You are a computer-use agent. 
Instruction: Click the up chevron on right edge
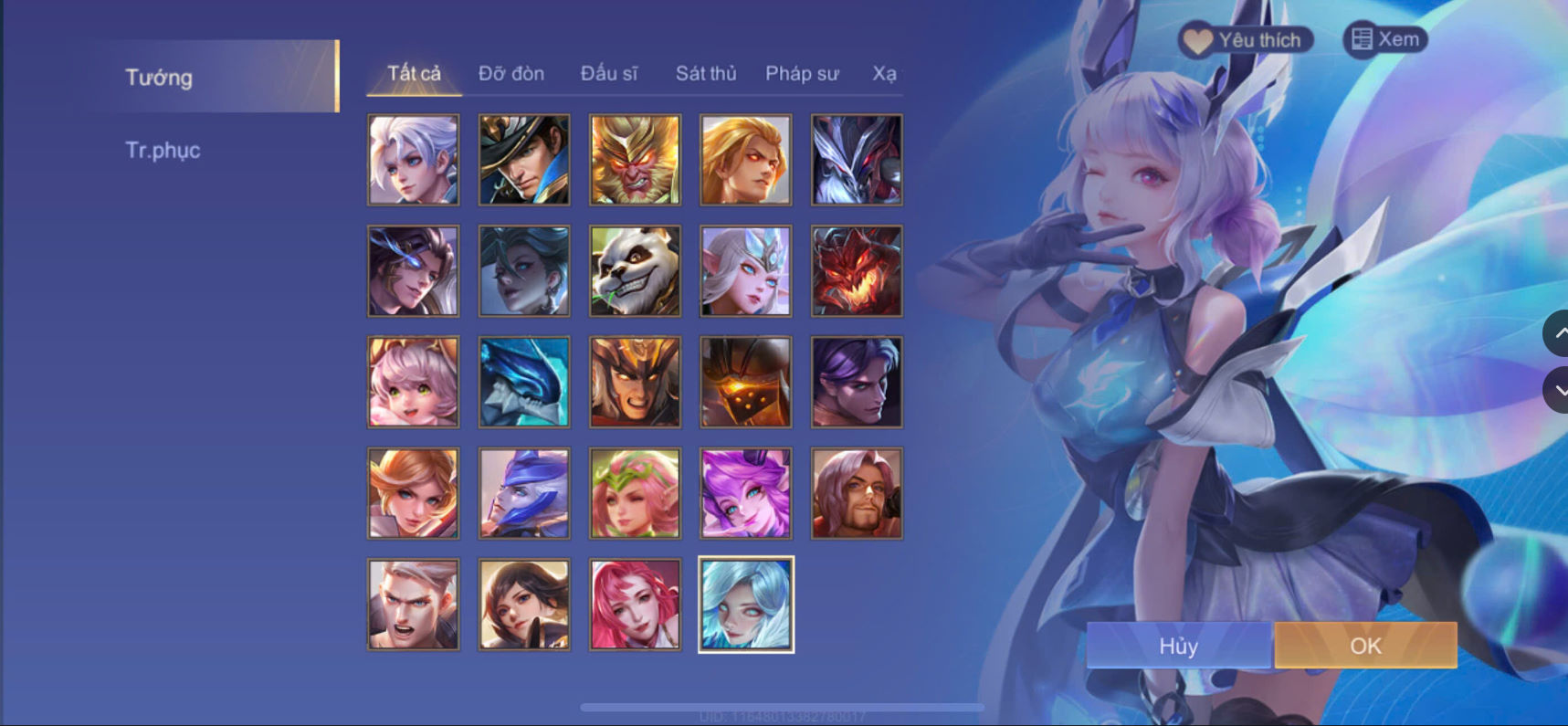tap(1558, 334)
